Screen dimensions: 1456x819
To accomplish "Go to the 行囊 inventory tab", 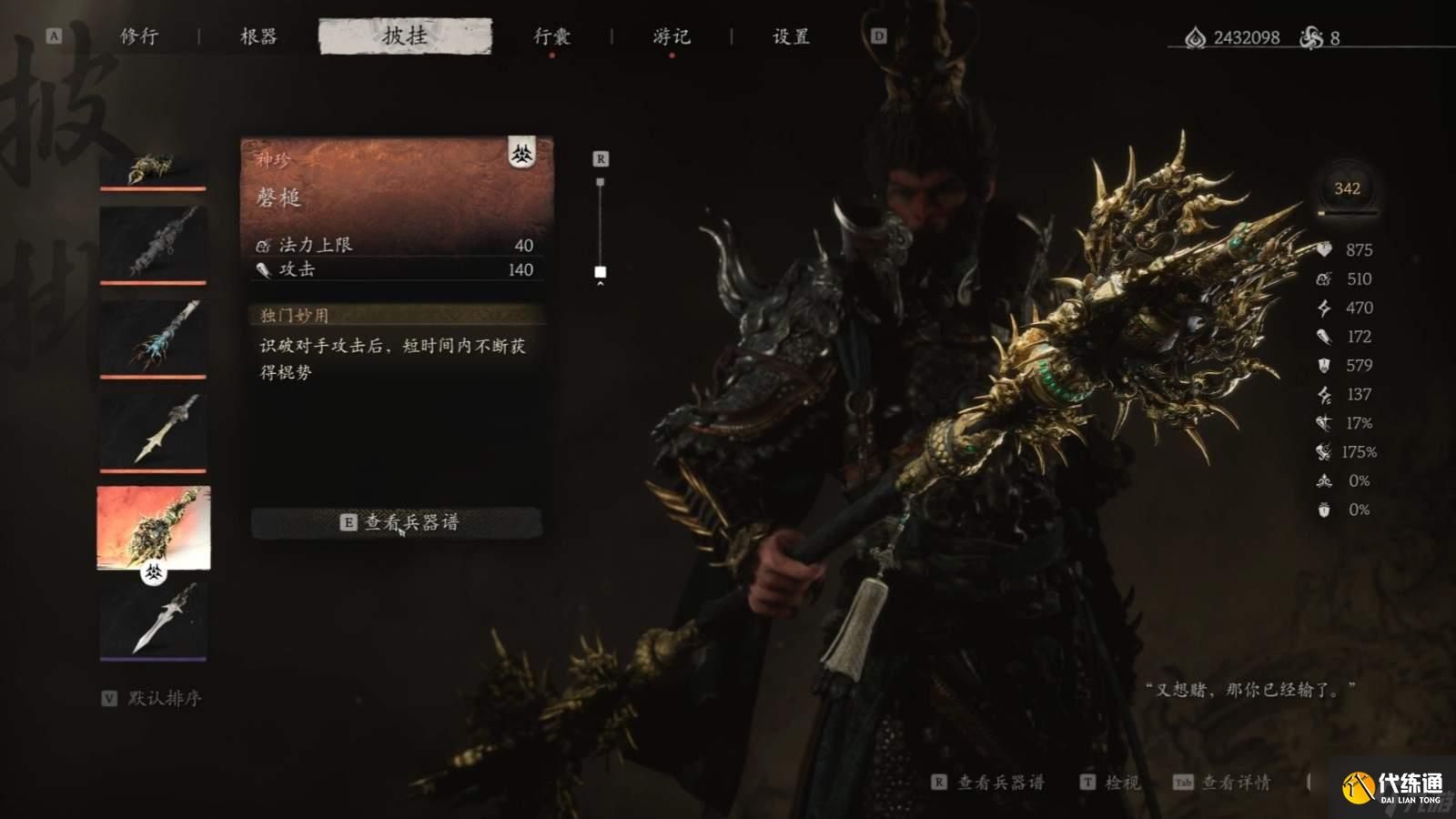I will click(x=551, y=36).
